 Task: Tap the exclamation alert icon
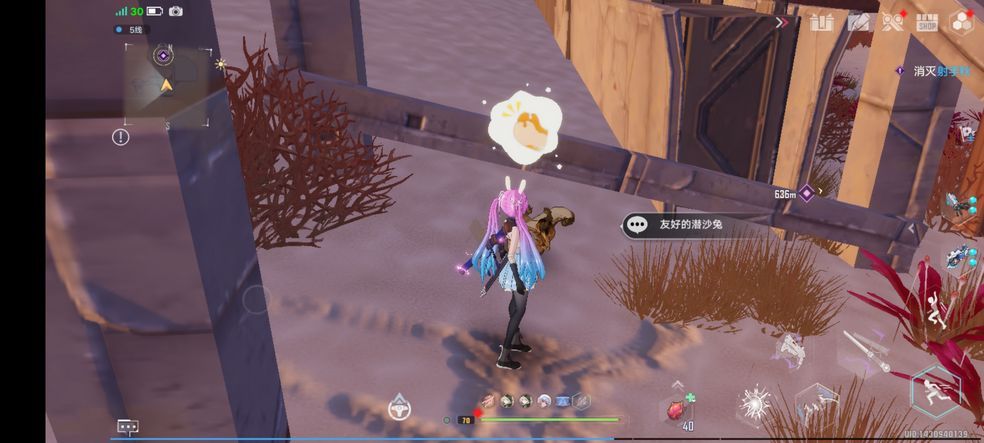click(121, 137)
